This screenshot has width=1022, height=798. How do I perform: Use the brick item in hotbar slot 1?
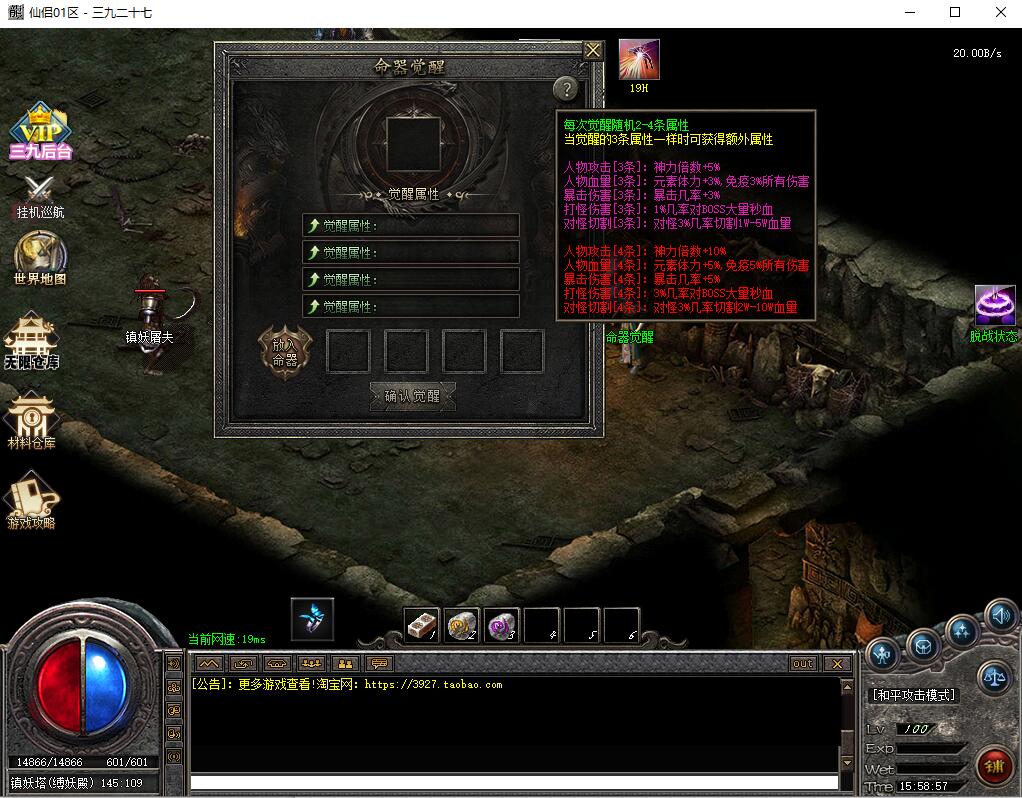422,625
